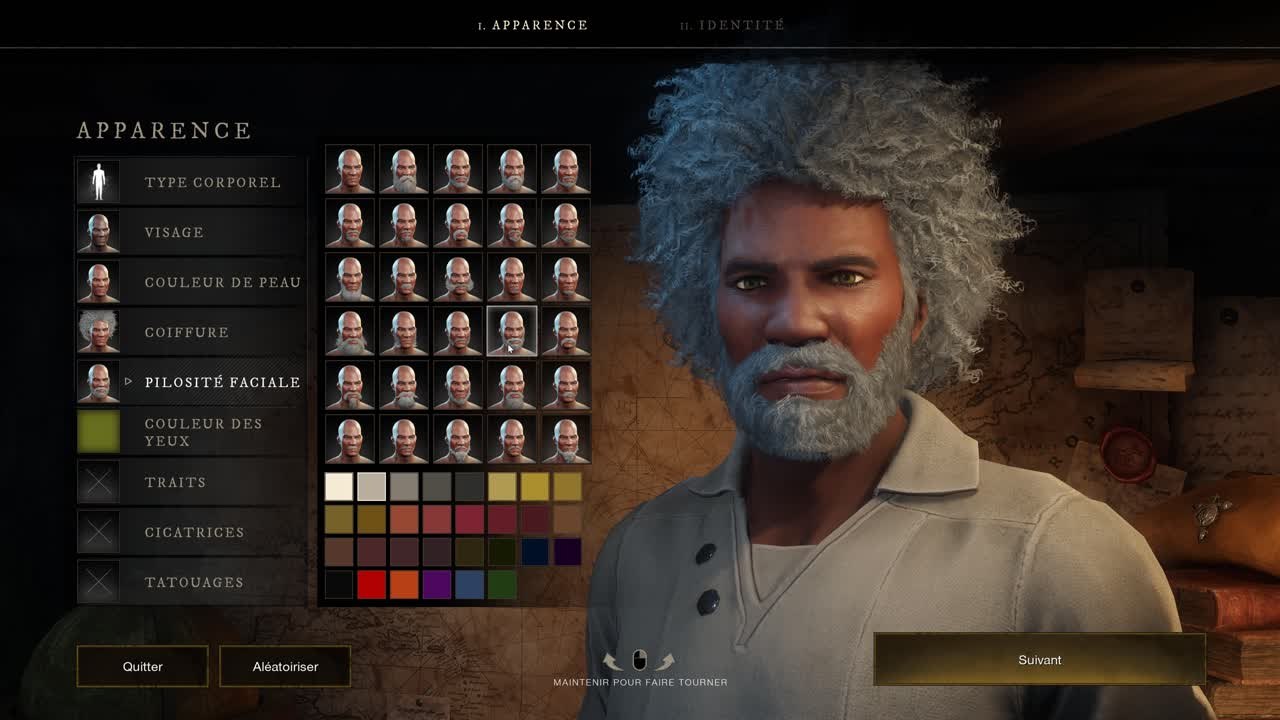Apply the orange color swatch
Viewport: 1280px width, 720px height.
[404, 585]
